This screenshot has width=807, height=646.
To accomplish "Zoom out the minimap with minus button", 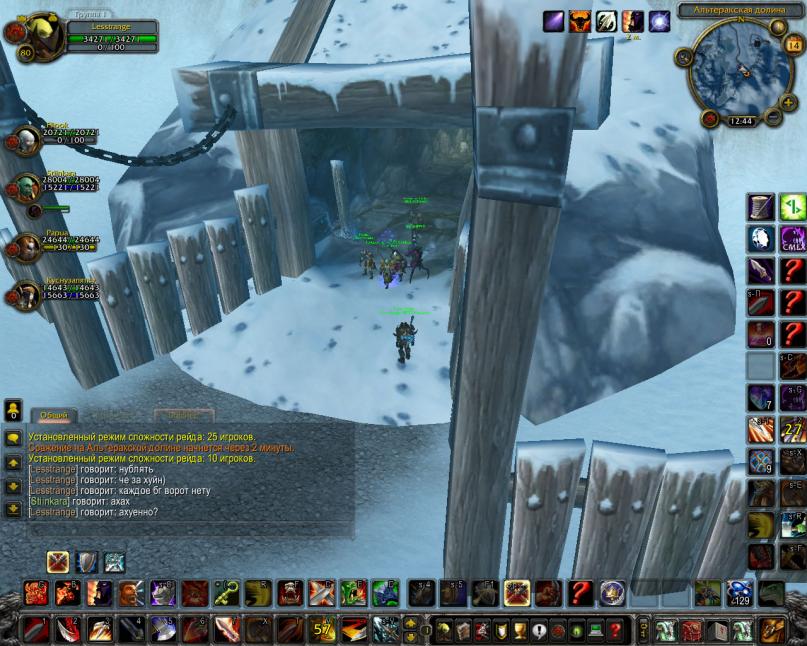I will click(773, 117).
